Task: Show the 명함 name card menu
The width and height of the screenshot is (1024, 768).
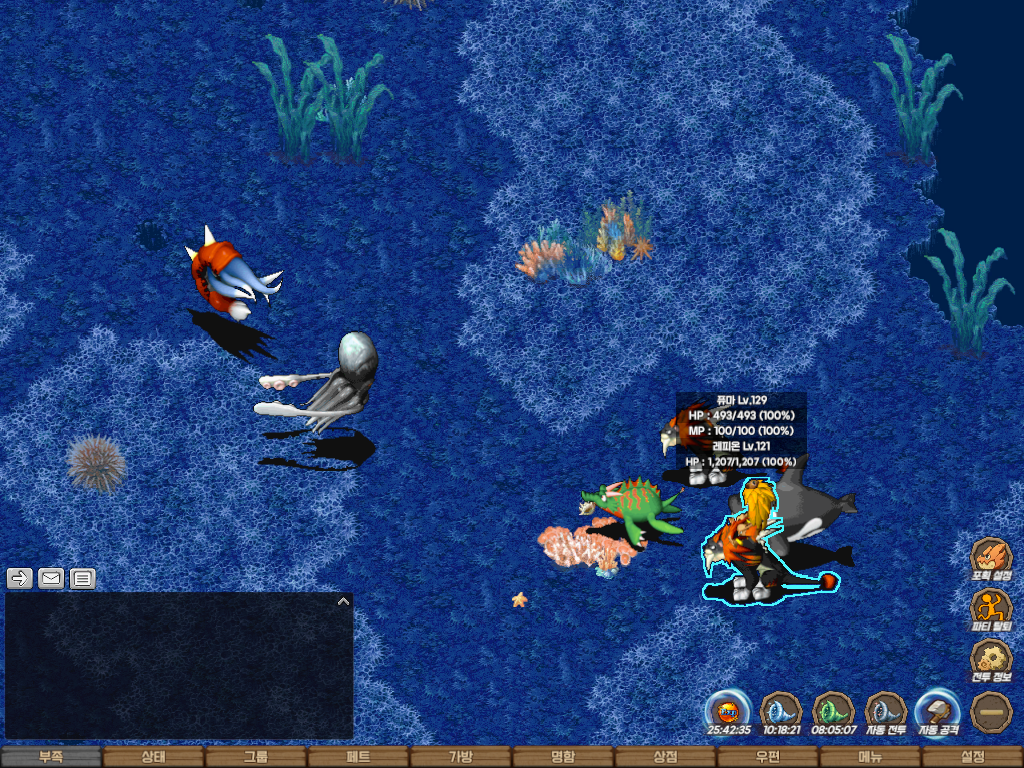Action: 563,757
